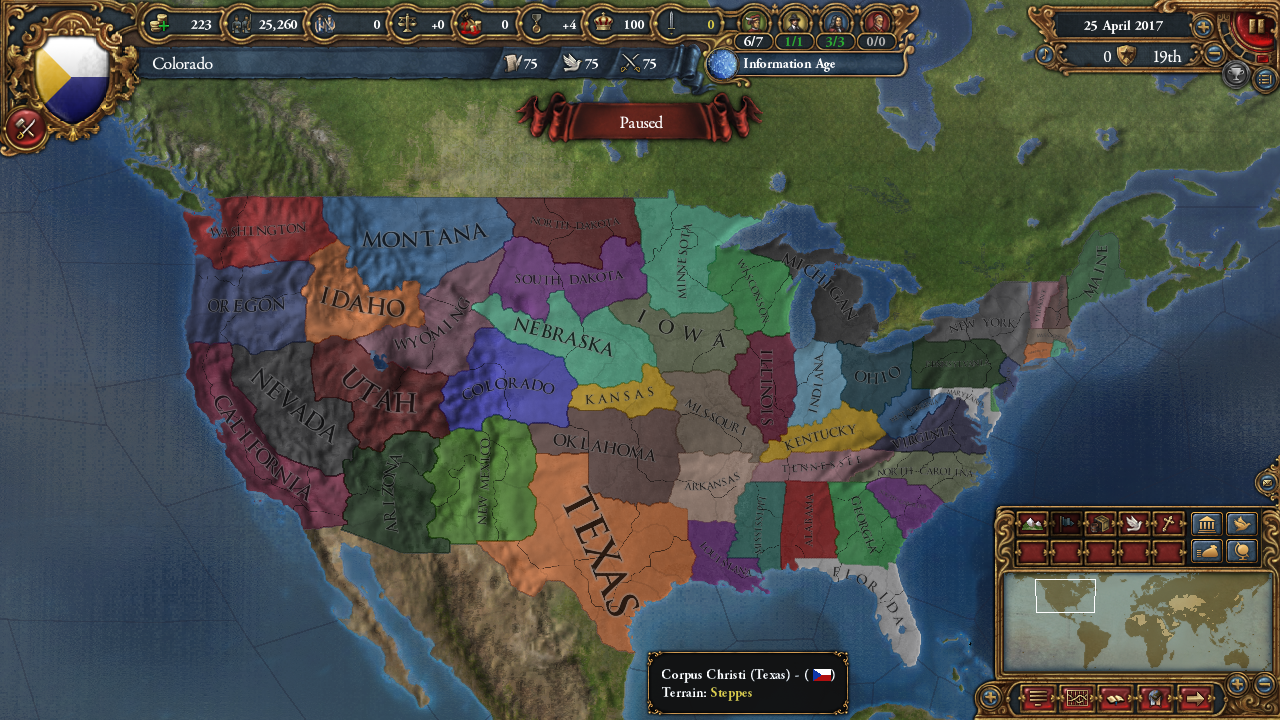This screenshot has width=1280, height=720.
Task: Decrease game speed with the minus button
Action: (1214, 54)
